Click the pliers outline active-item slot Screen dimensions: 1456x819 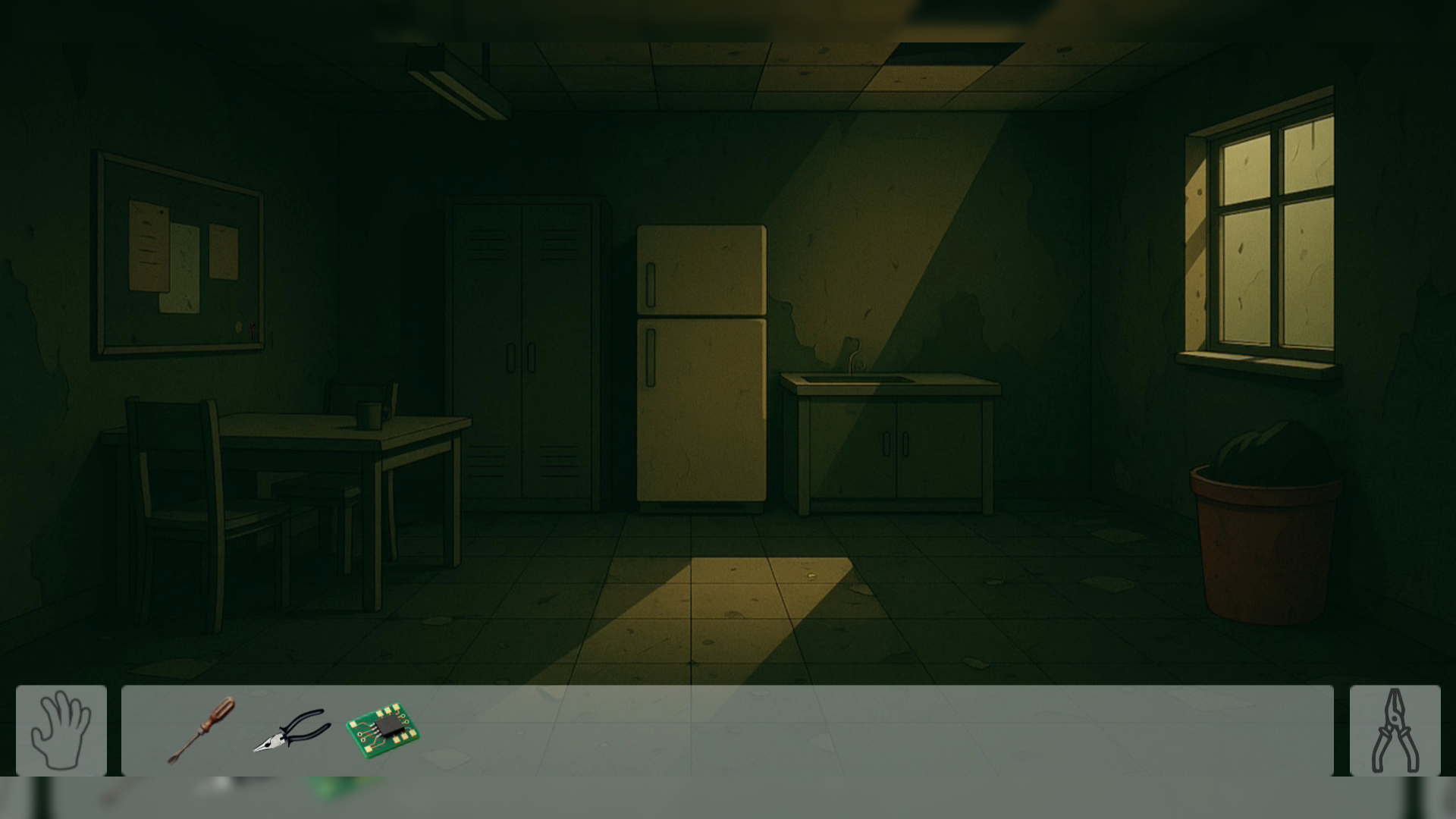pyautogui.click(x=1395, y=730)
